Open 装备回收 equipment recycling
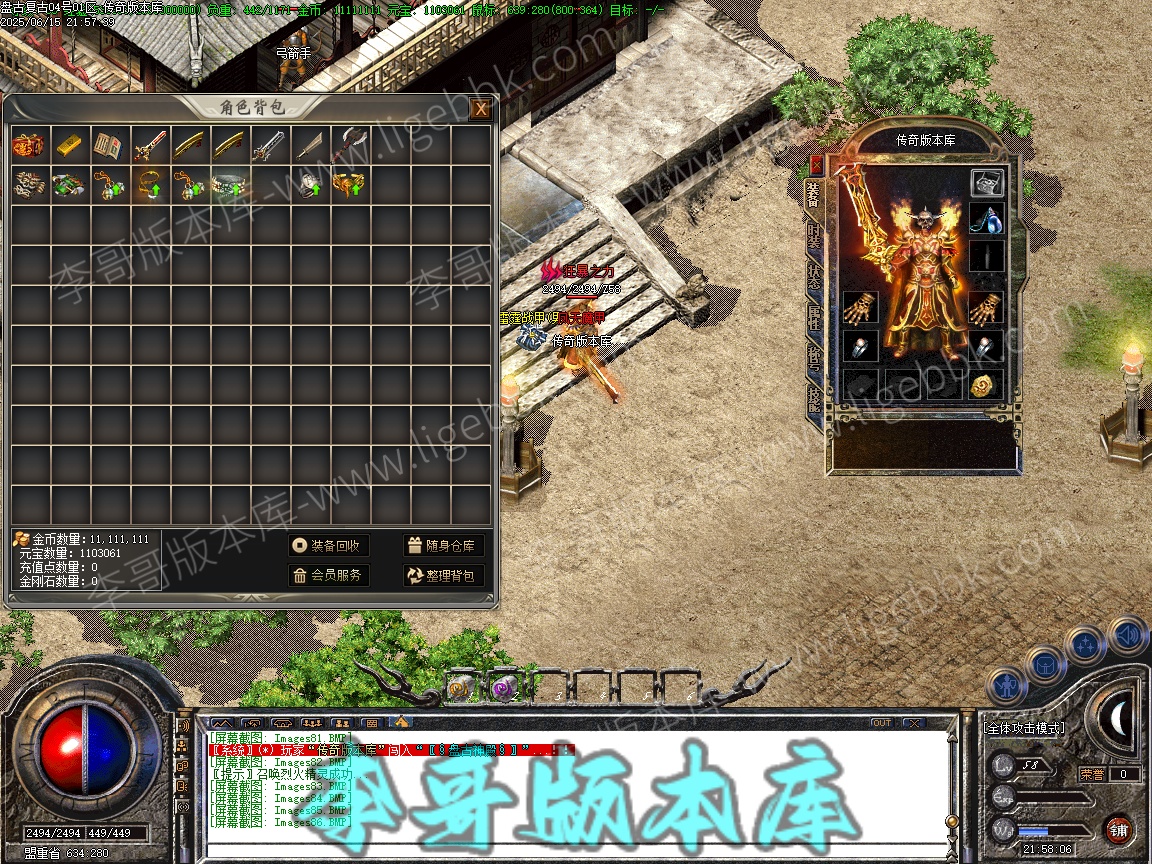The height and width of the screenshot is (864, 1152). coord(328,545)
